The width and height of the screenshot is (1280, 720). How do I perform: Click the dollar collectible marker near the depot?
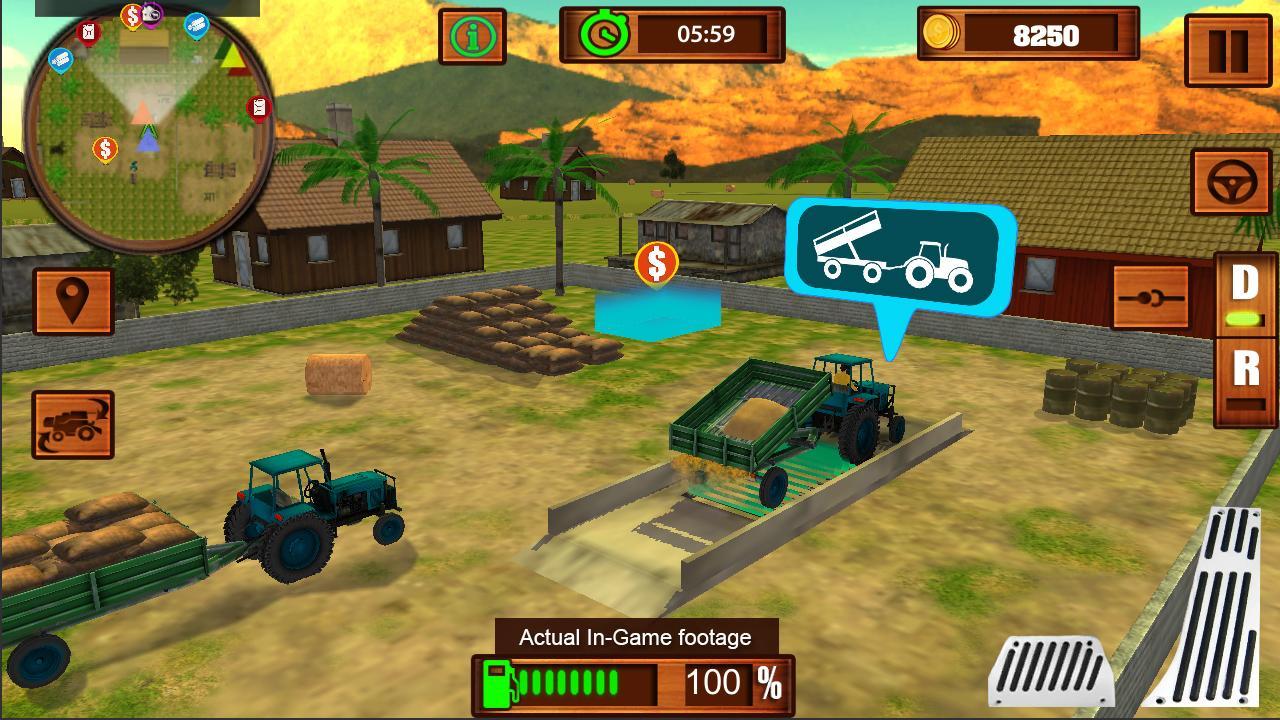pyautogui.click(x=657, y=265)
